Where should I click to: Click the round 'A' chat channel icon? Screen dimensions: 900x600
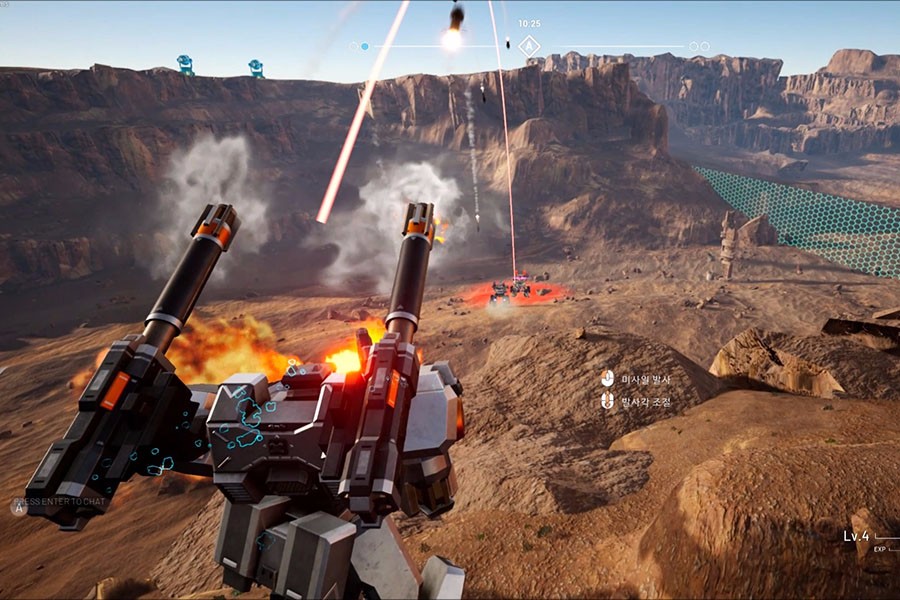click(x=18, y=507)
